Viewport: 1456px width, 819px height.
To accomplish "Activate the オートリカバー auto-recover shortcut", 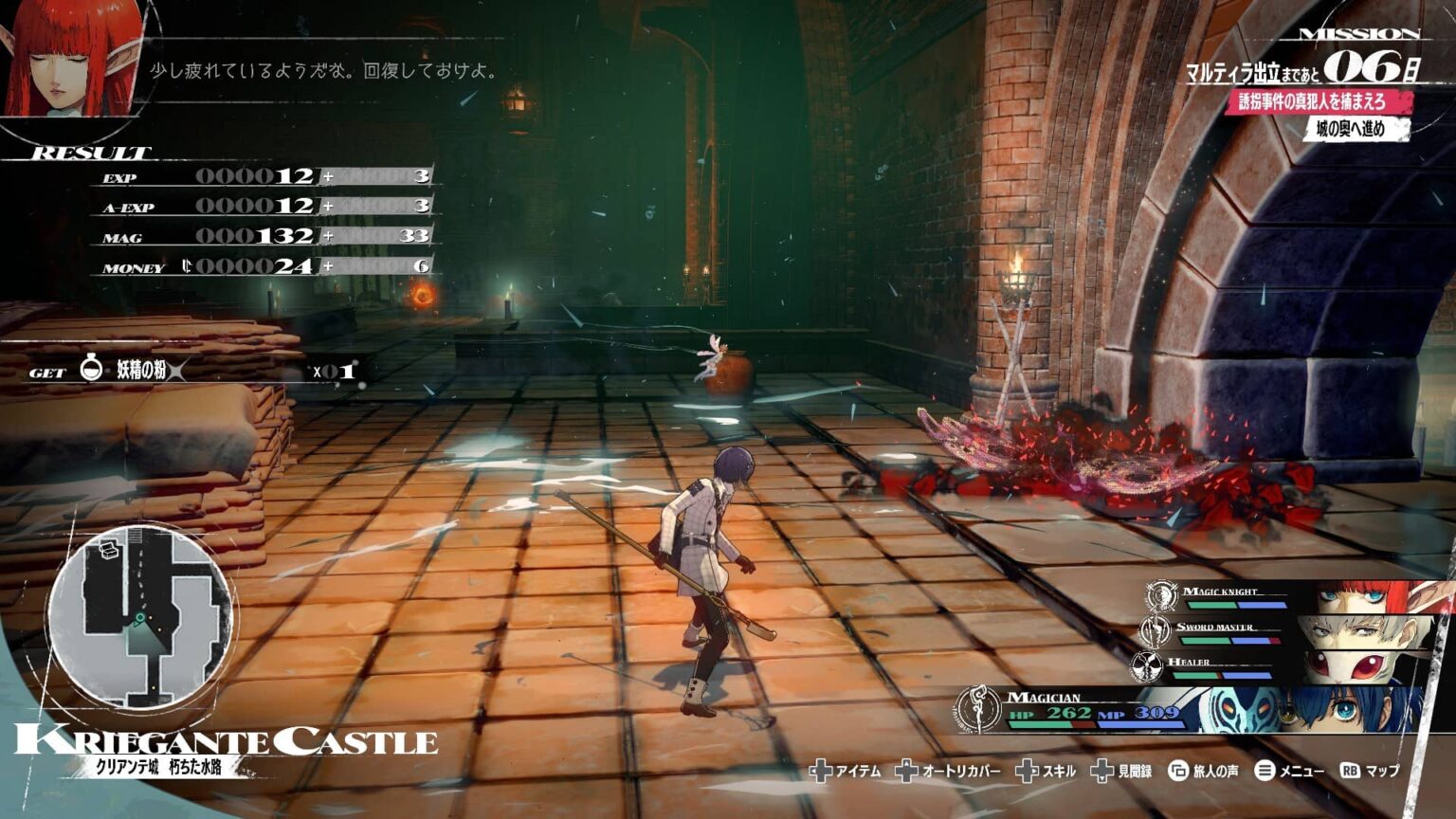I will 948,772.
